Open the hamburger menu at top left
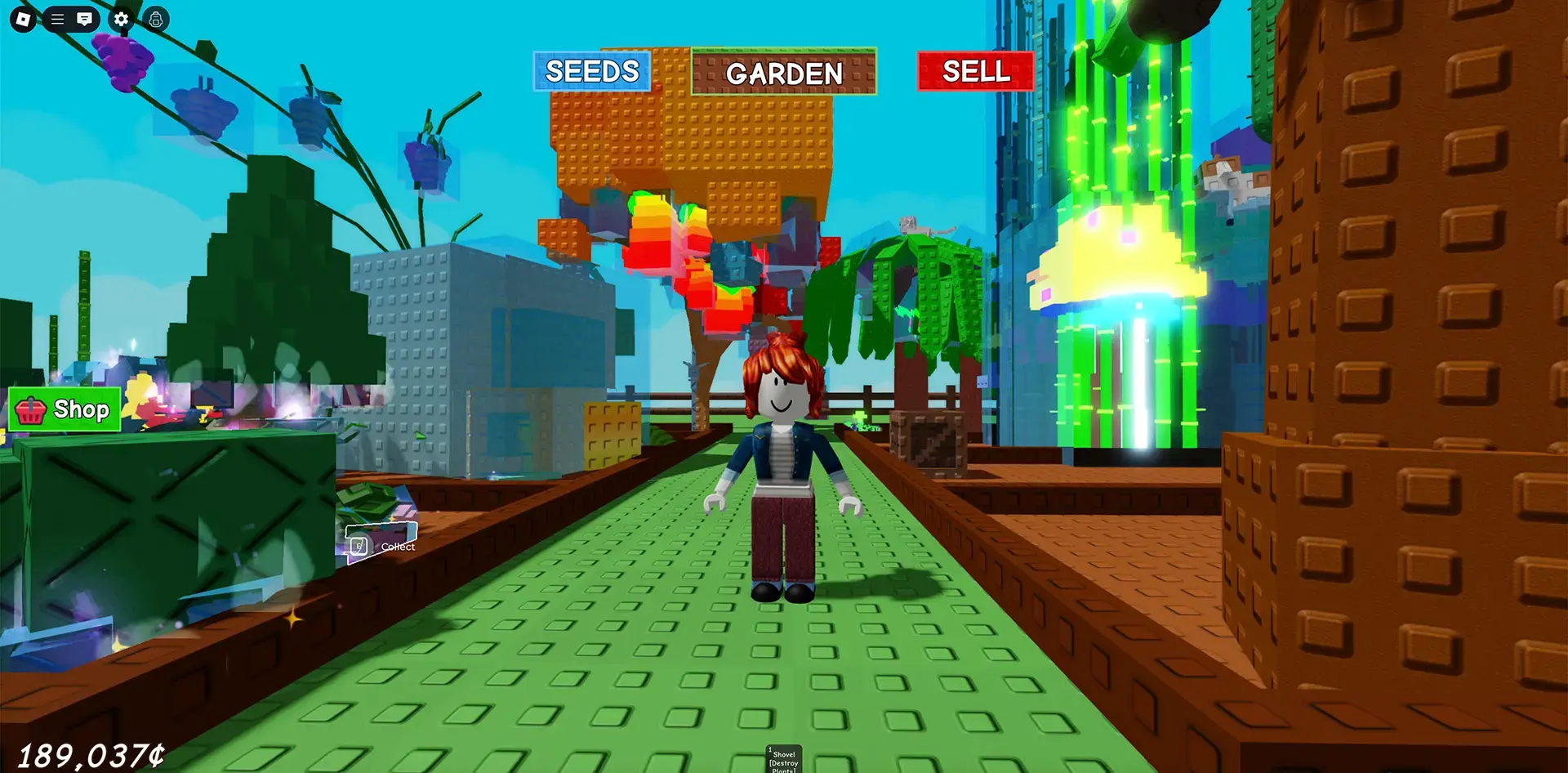Screen dimensions: 1568x773 click(56, 18)
